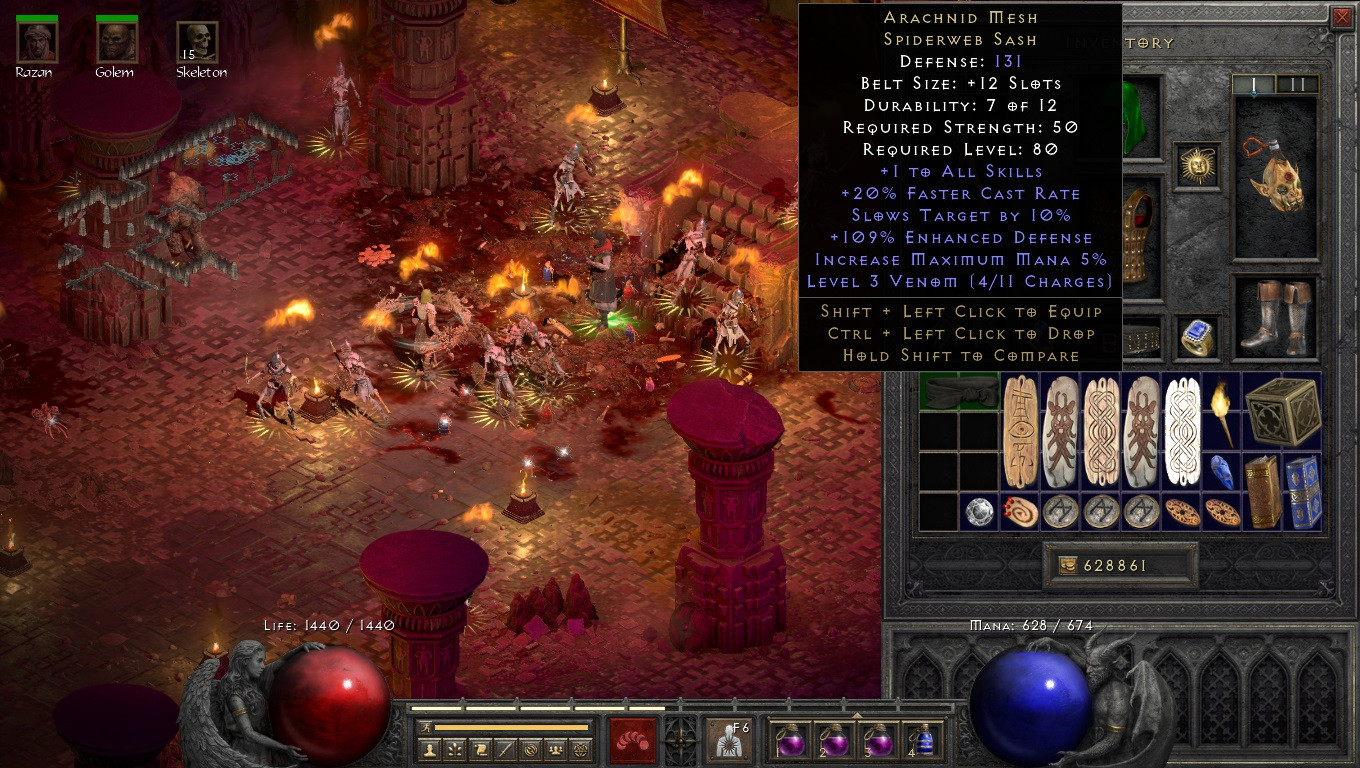Drink the purple potion in belt slot 1
Image resolution: width=1360 pixels, height=768 pixels.
click(x=790, y=744)
